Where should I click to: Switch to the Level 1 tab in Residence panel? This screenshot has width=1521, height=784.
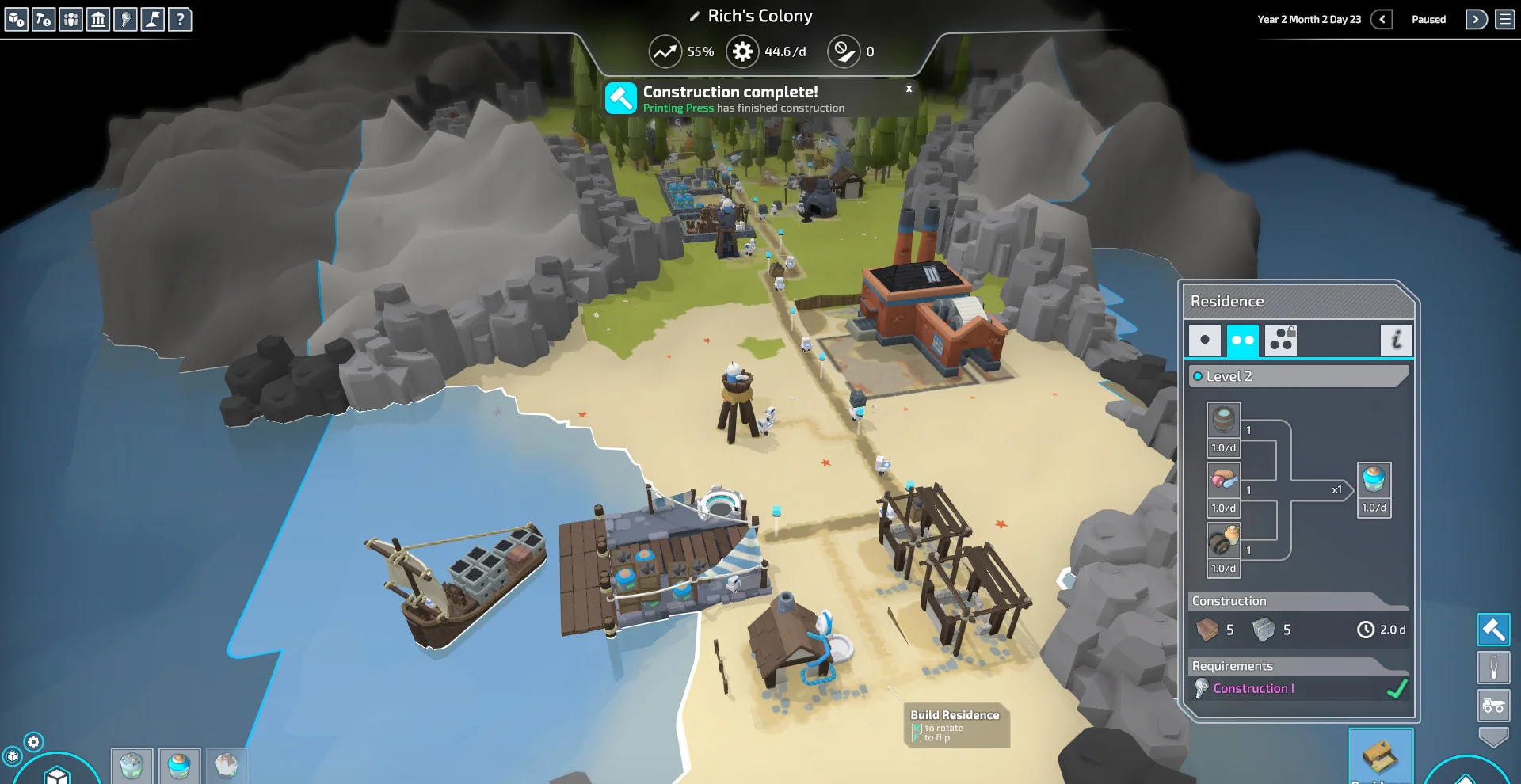point(1205,340)
